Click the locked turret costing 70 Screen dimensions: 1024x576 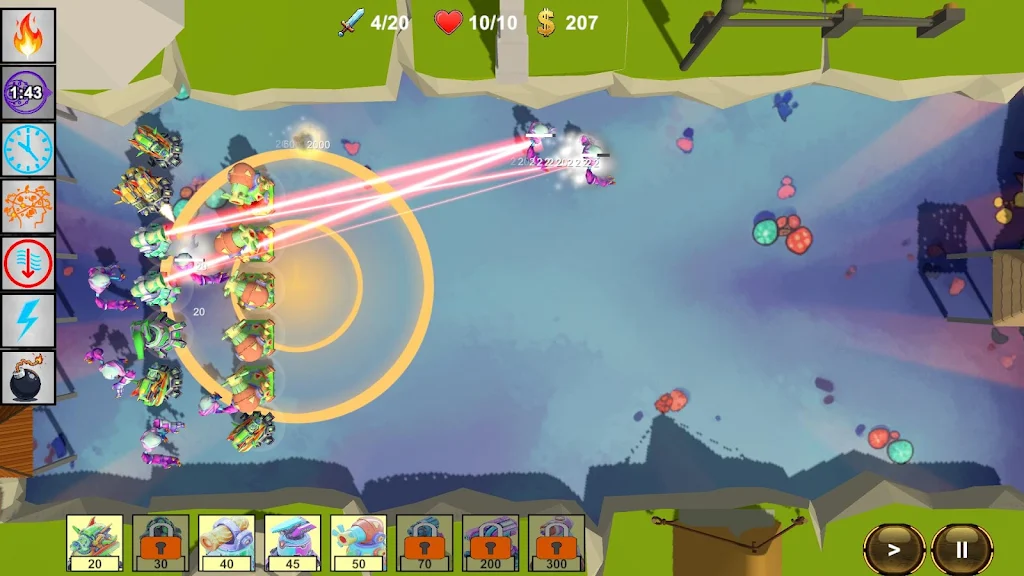coord(425,542)
